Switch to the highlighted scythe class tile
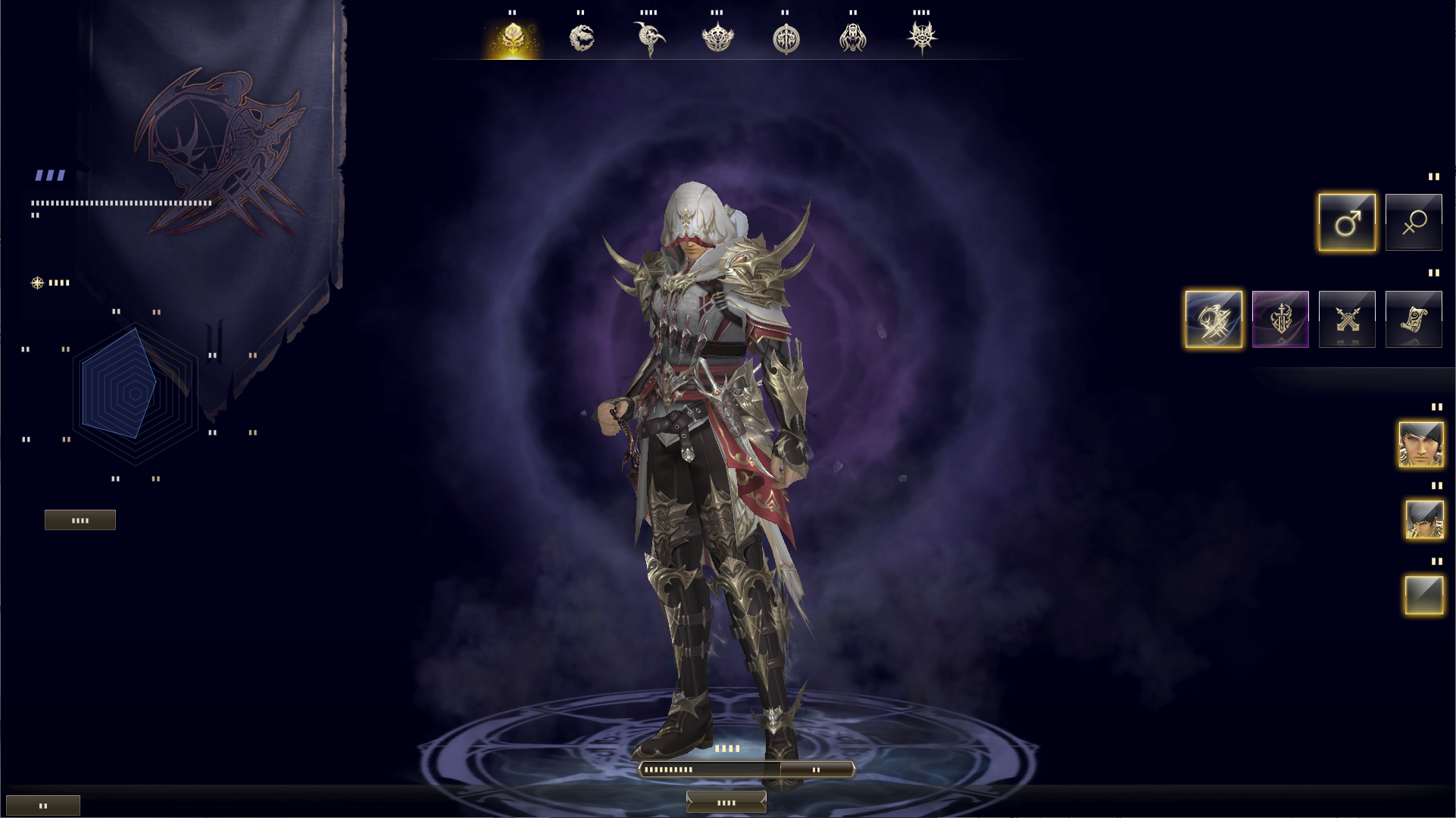 (x=1212, y=319)
